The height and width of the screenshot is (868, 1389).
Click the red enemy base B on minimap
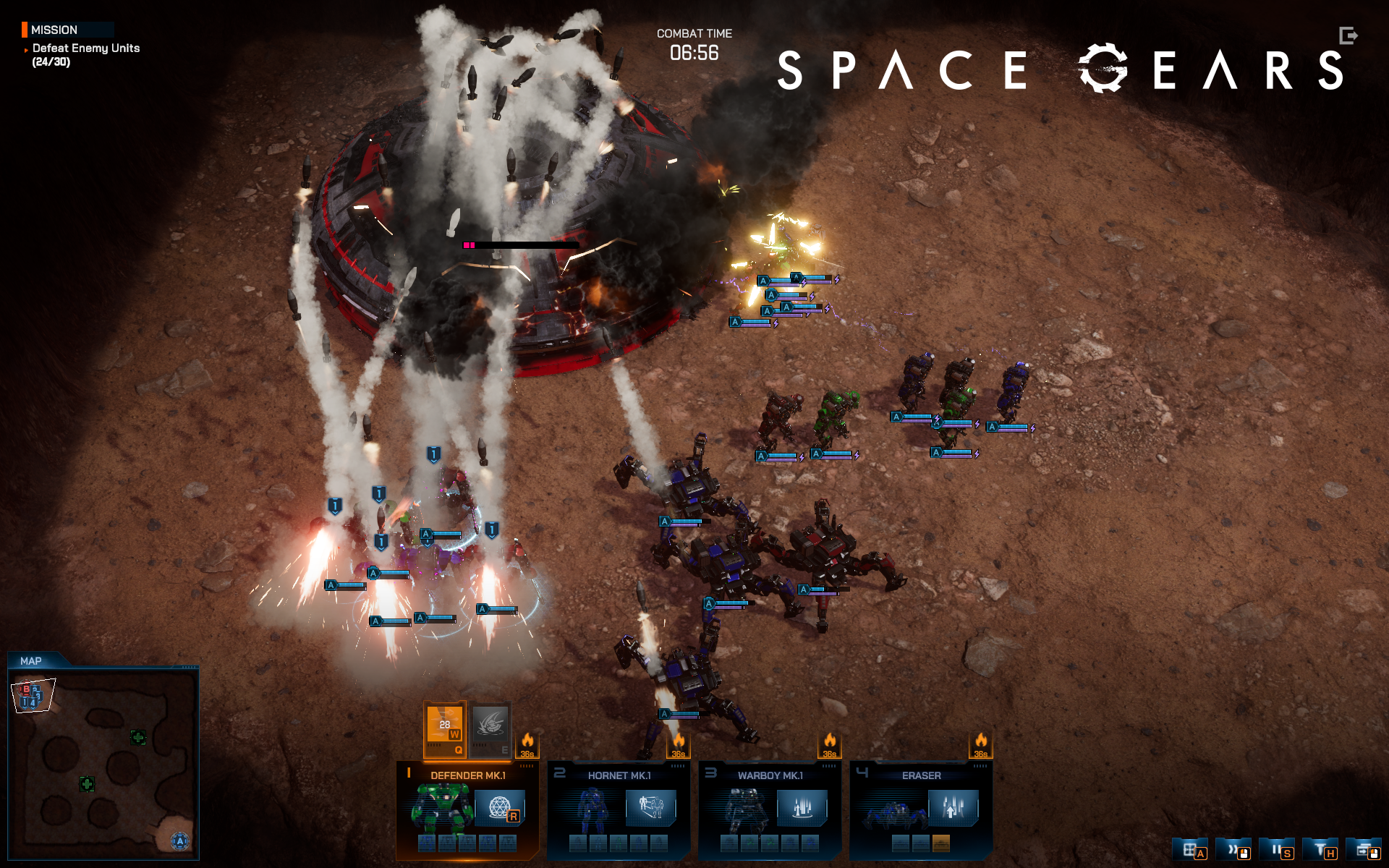[x=27, y=689]
